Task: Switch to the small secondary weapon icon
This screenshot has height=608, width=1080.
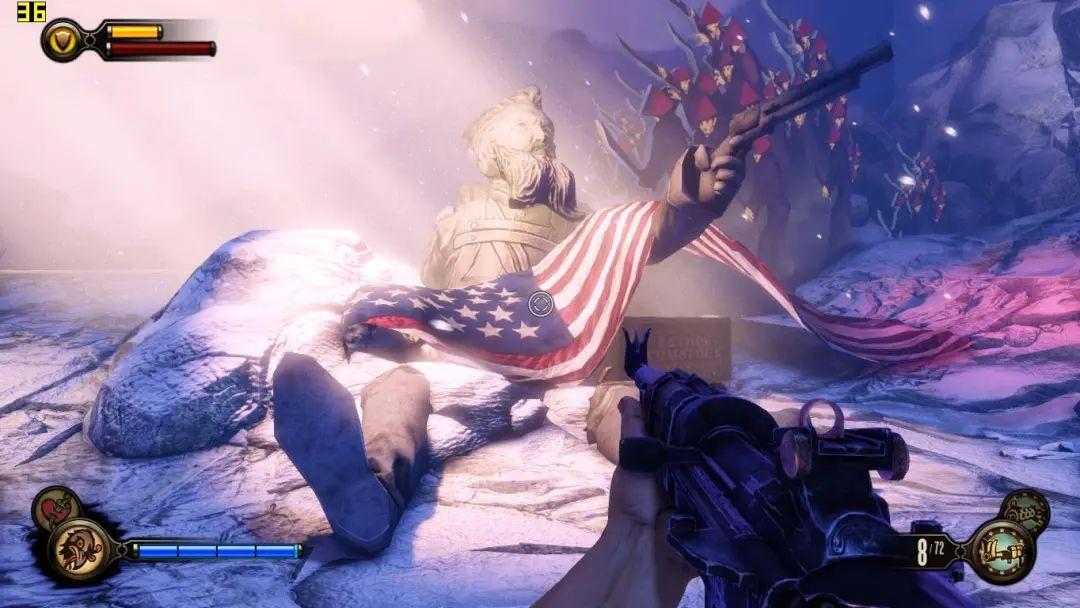Action: (1025, 509)
